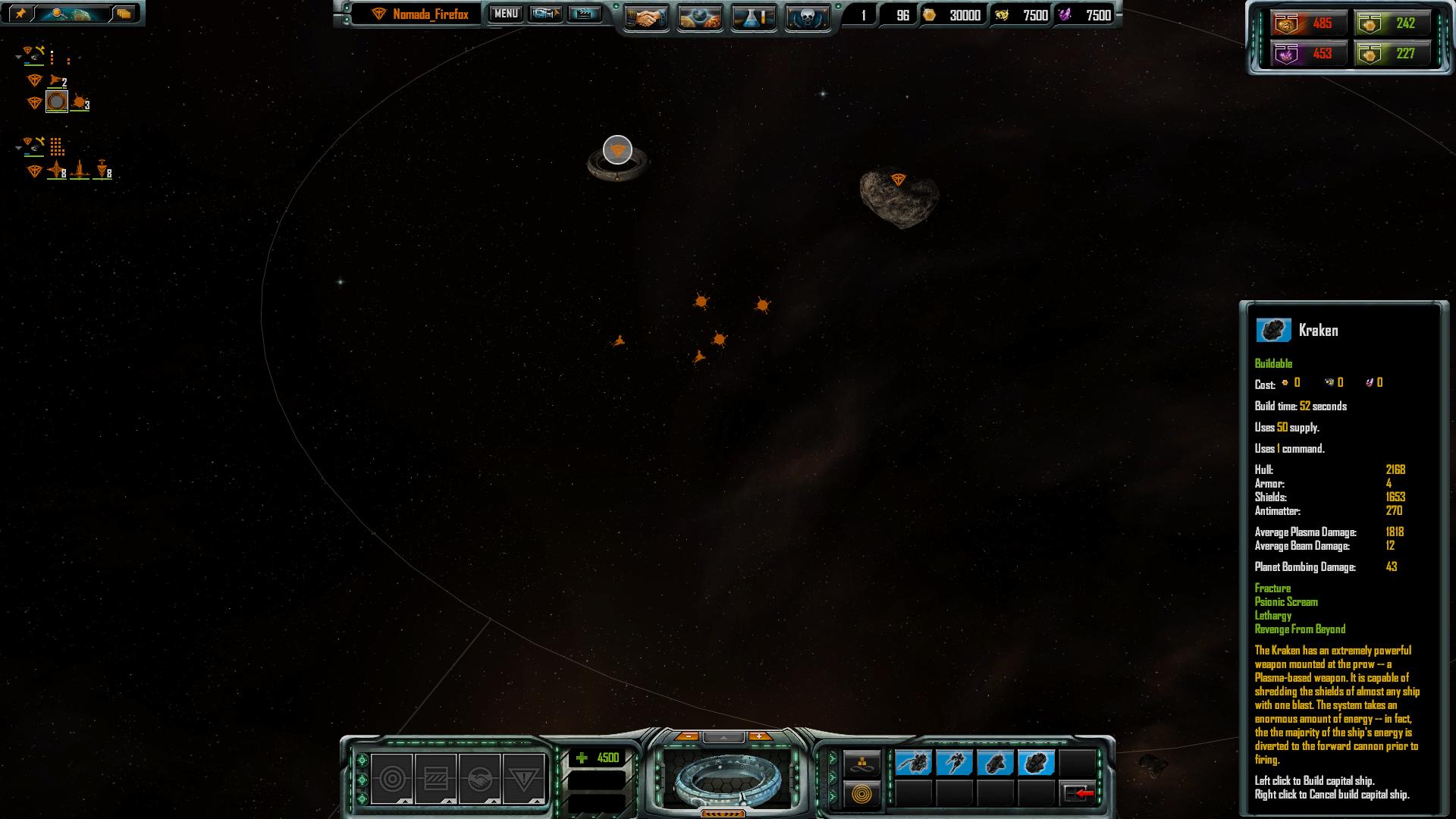Click the orange plus button above portrait
This screenshot has height=819, width=1456.
[x=759, y=736]
